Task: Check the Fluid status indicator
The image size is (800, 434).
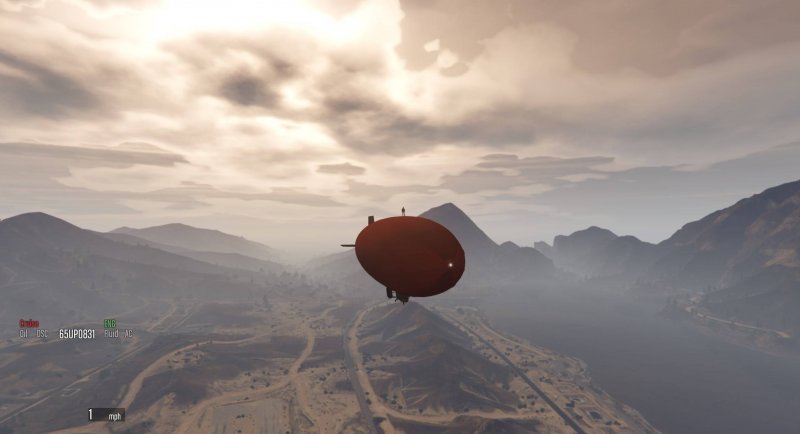Action: pos(109,334)
